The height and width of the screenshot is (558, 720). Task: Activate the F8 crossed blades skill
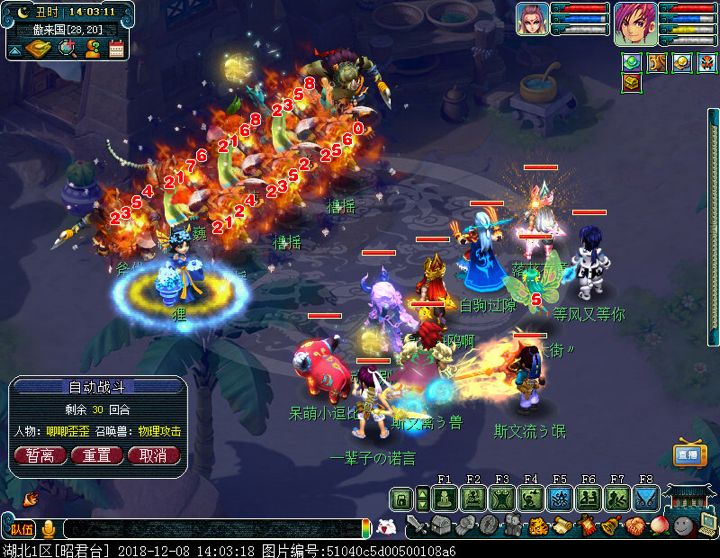click(646, 498)
